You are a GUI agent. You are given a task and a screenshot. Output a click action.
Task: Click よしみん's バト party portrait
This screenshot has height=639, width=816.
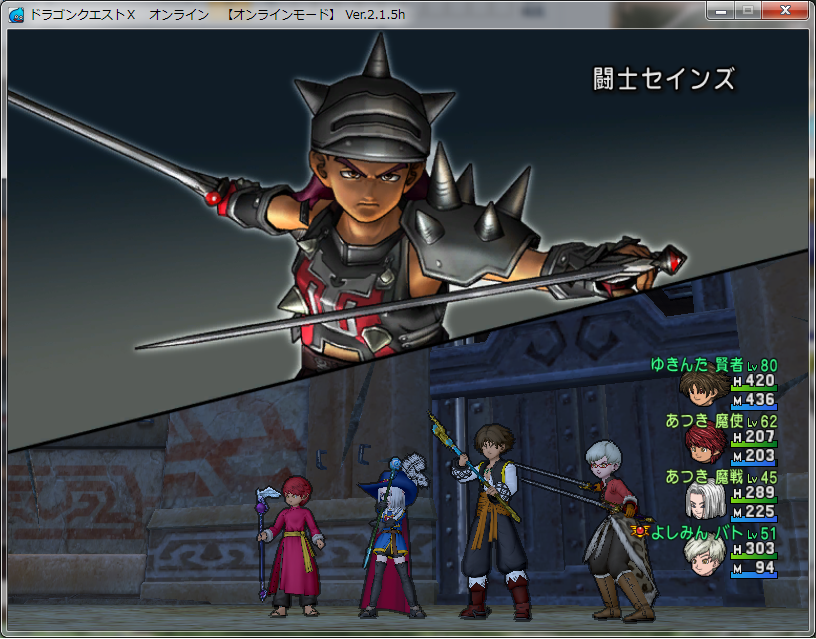tap(702, 558)
